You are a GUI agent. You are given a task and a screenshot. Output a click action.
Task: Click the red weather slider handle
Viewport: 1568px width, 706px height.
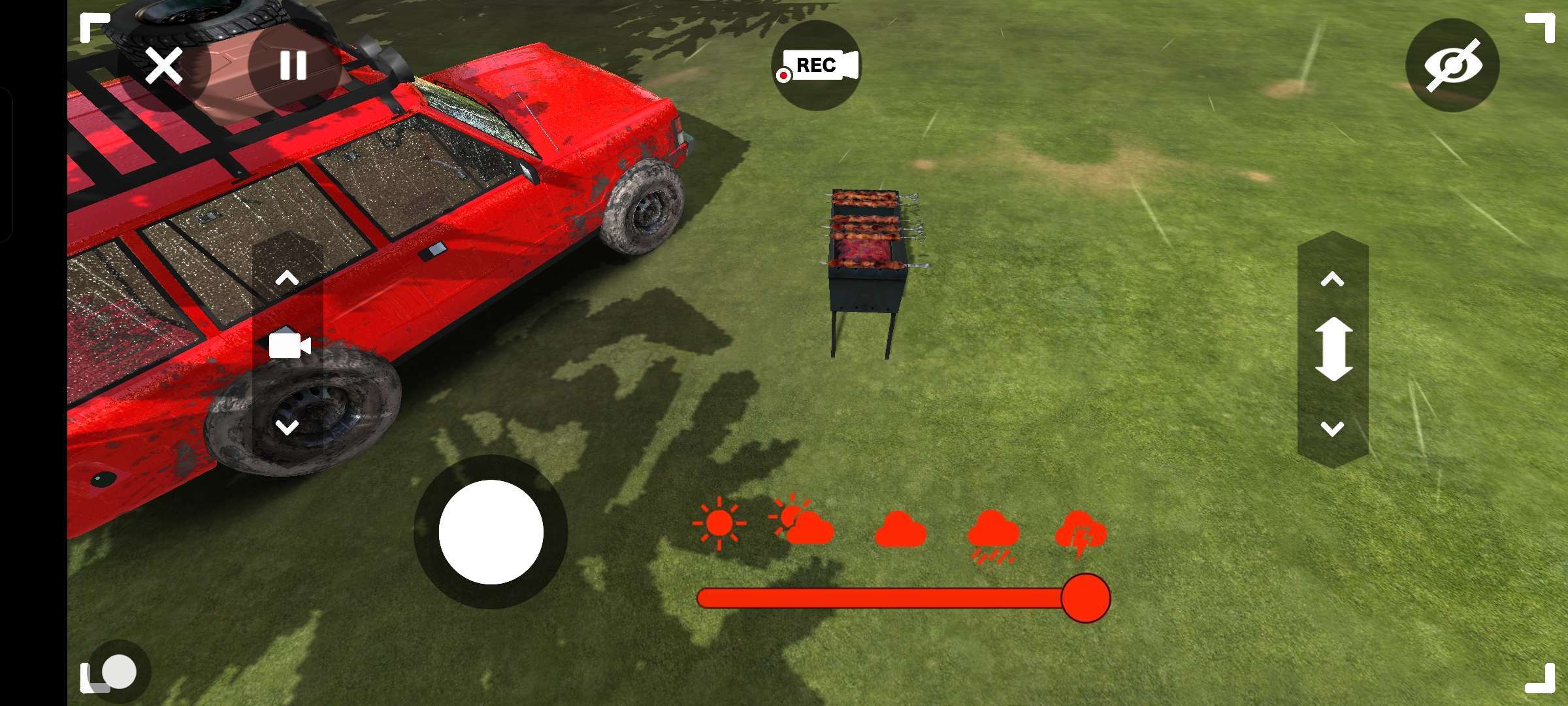1085,598
